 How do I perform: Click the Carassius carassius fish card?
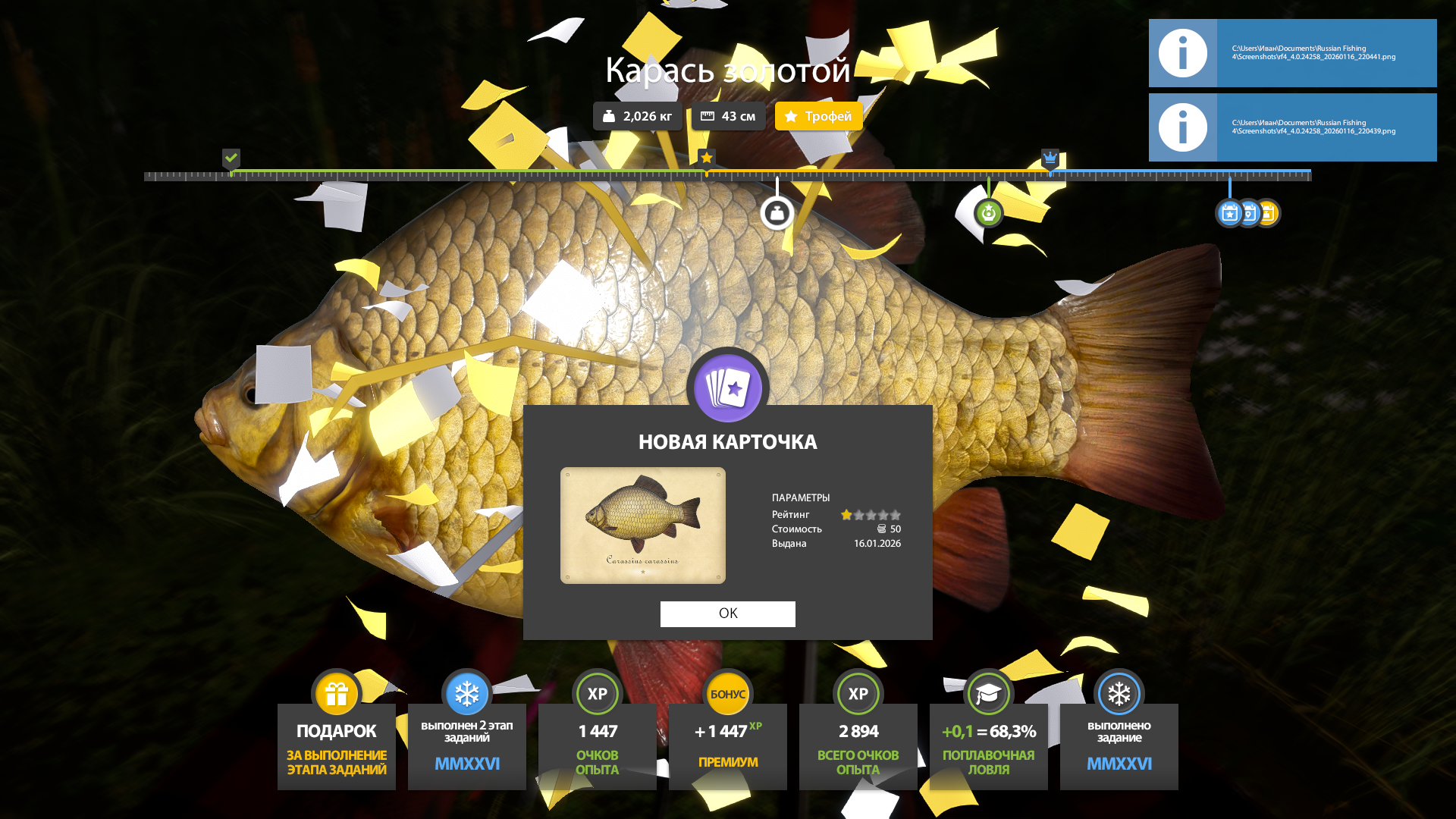[x=642, y=525]
